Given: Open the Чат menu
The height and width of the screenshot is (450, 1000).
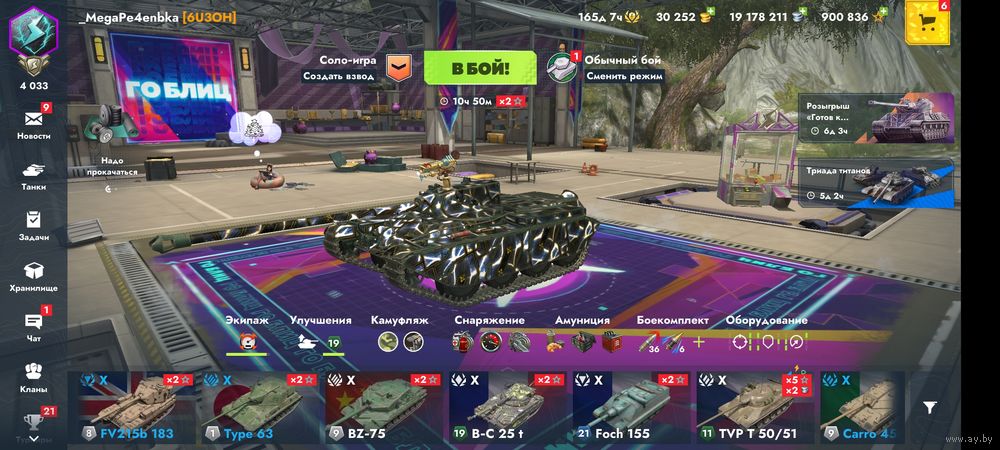Looking at the screenshot, I should [33, 326].
